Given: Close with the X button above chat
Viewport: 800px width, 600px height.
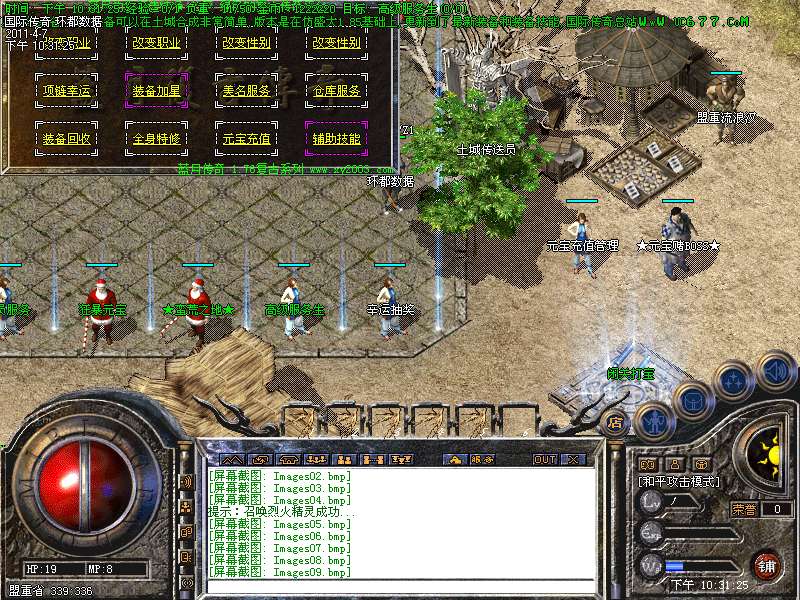Looking at the screenshot, I should click(573, 459).
